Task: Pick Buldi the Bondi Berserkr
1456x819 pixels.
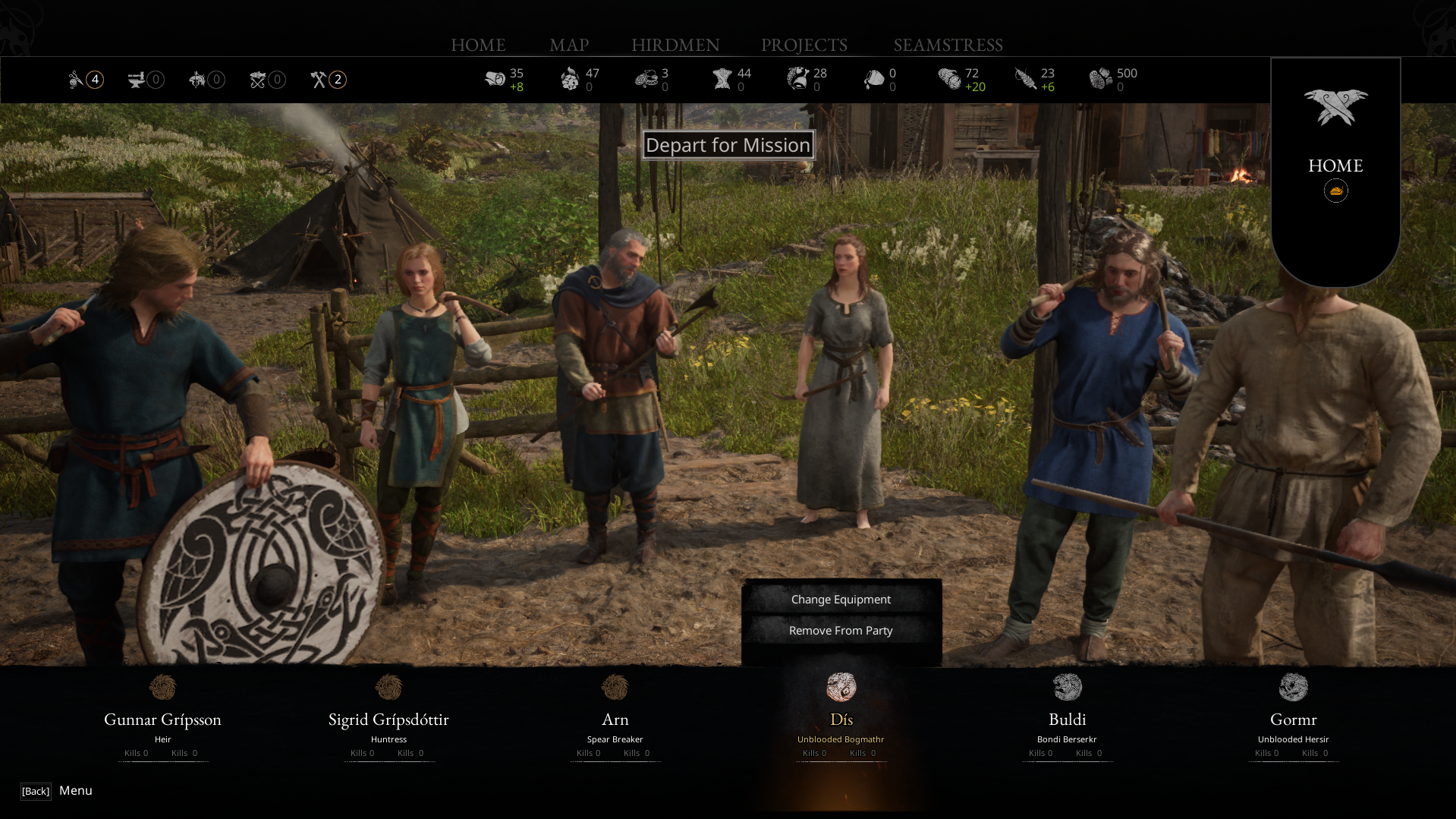Action: point(1067,719)
